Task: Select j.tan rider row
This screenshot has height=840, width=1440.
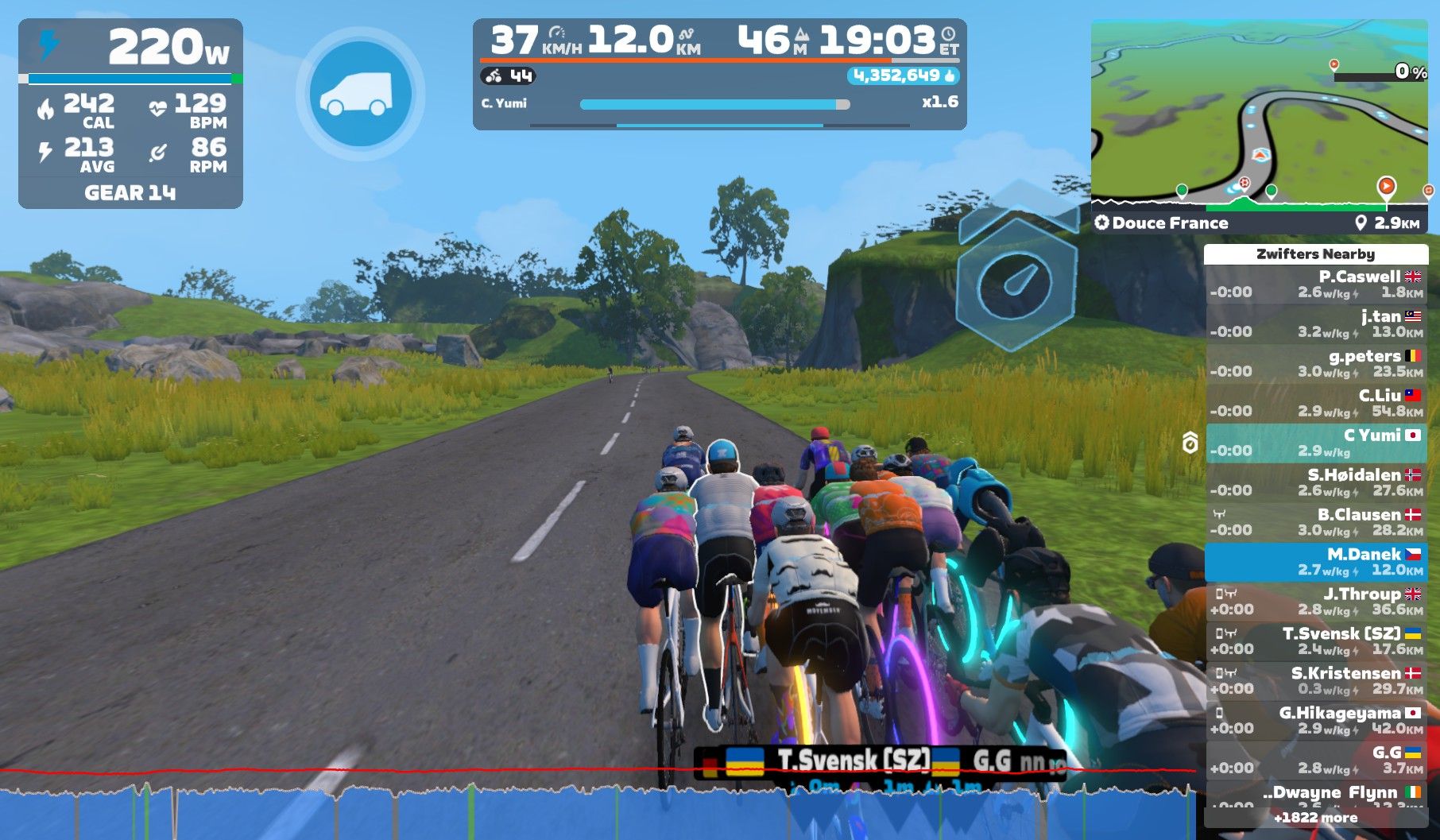Action: (1316, 324)
